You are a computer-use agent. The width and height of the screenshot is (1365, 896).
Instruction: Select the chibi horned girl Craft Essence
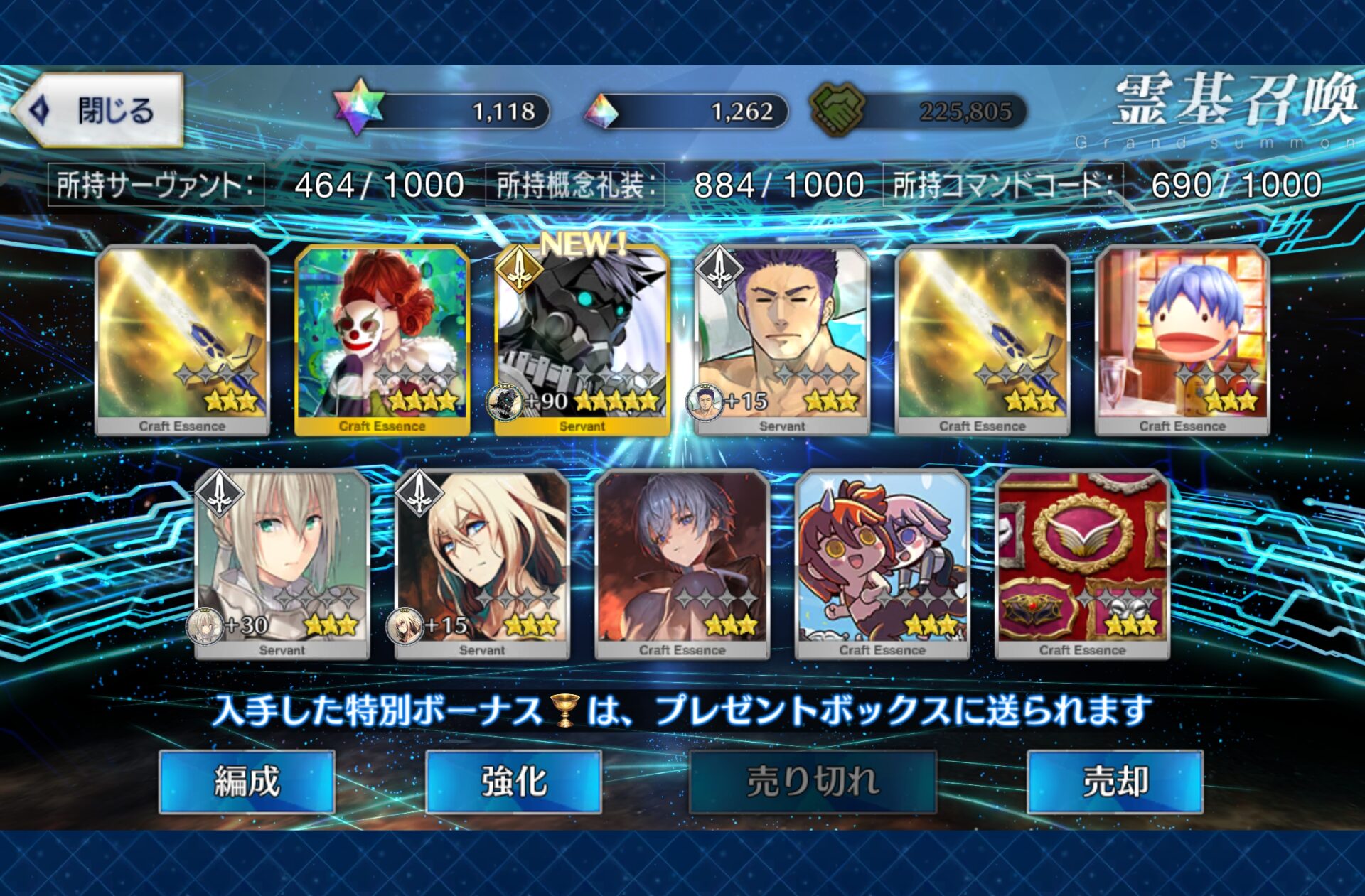tap(882, 563)
